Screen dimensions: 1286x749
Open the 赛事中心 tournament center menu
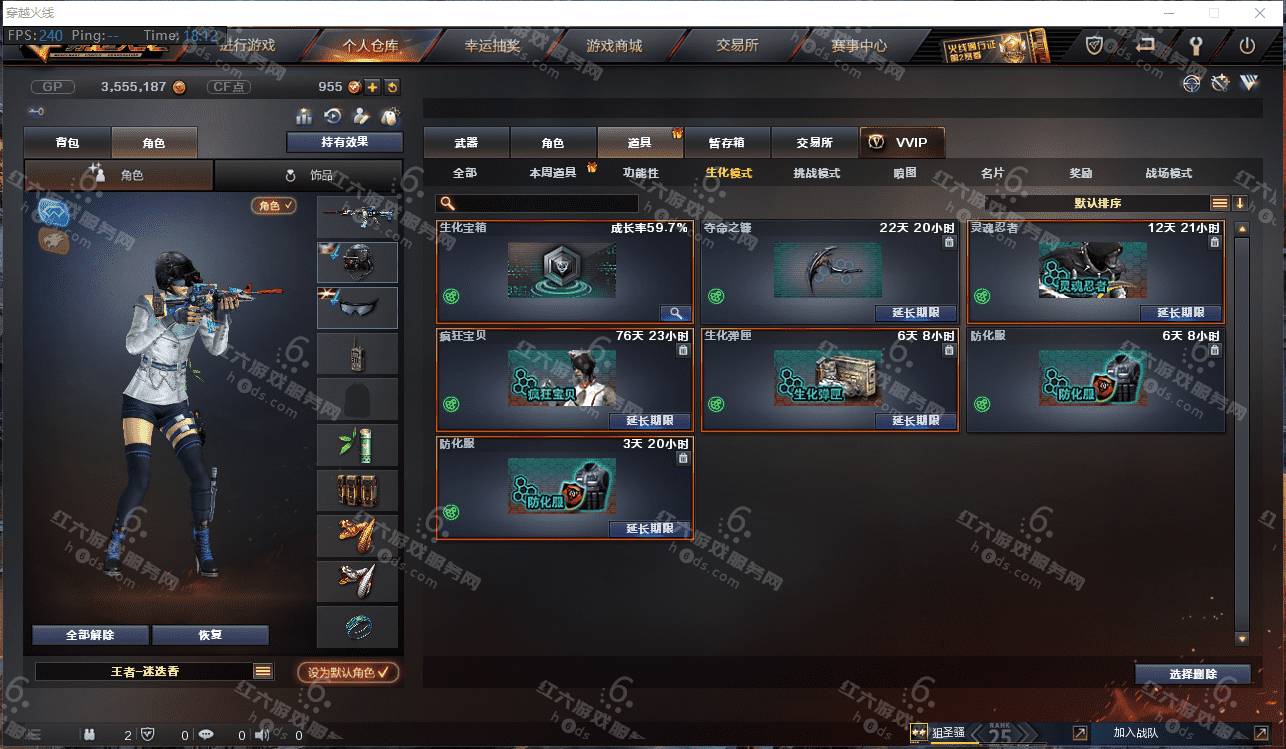[x=858, y=46]
